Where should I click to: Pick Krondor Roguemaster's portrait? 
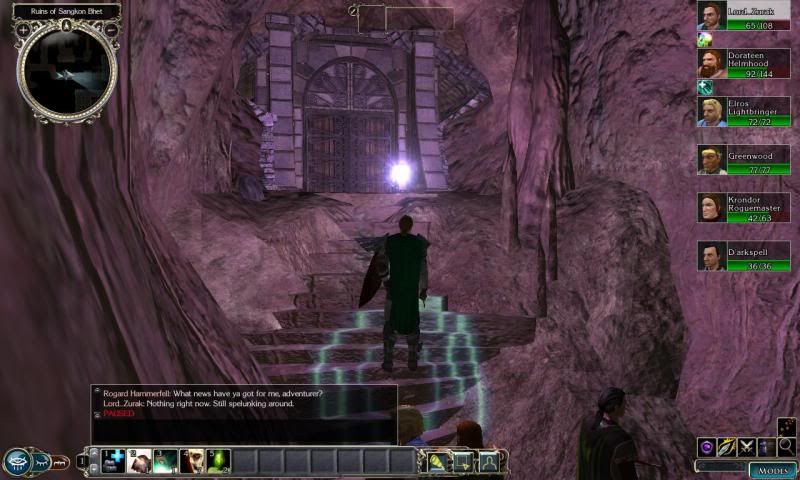(x=712, y=208)
